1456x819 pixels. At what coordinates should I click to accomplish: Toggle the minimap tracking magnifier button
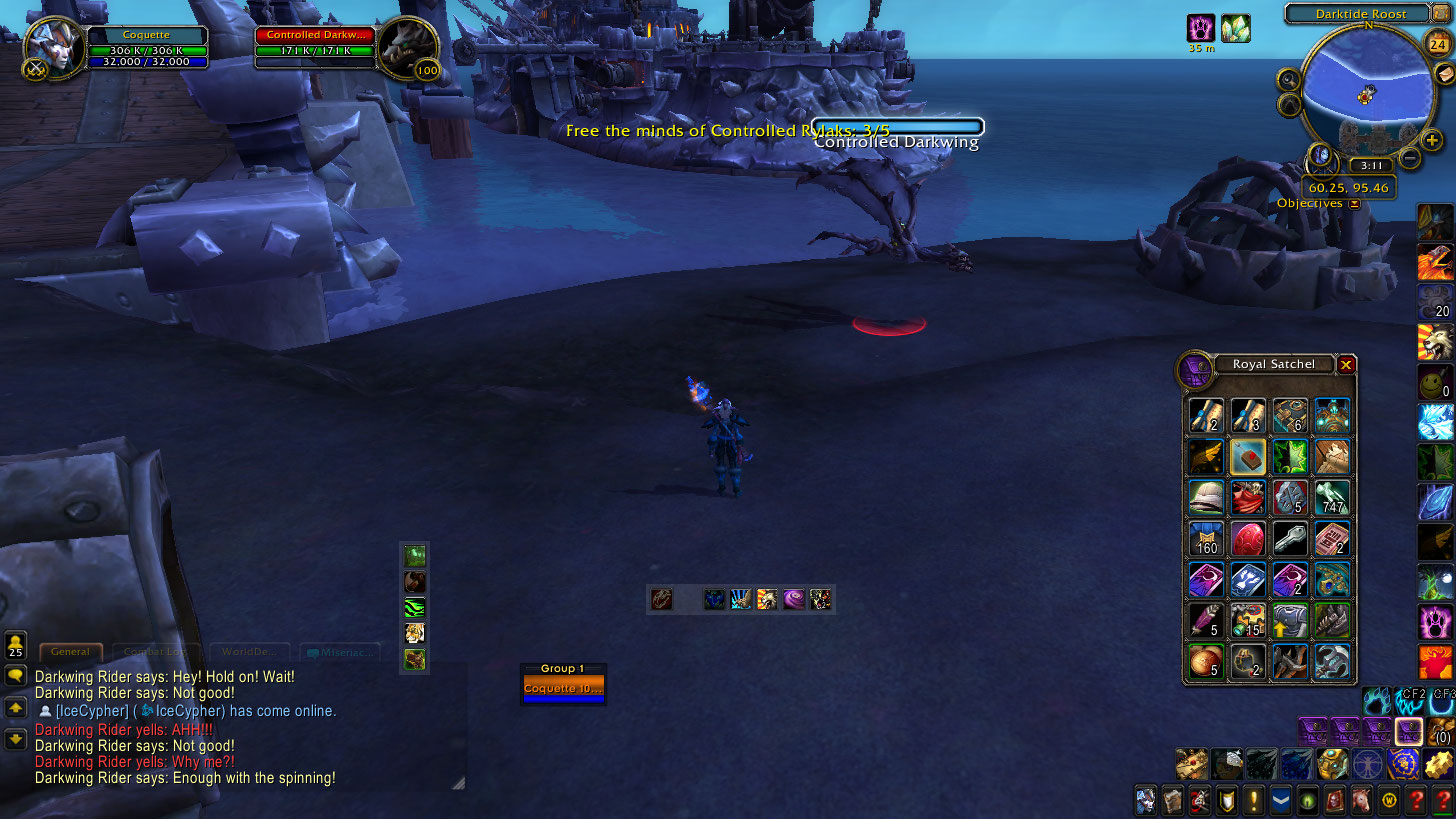click(1288, 79)
